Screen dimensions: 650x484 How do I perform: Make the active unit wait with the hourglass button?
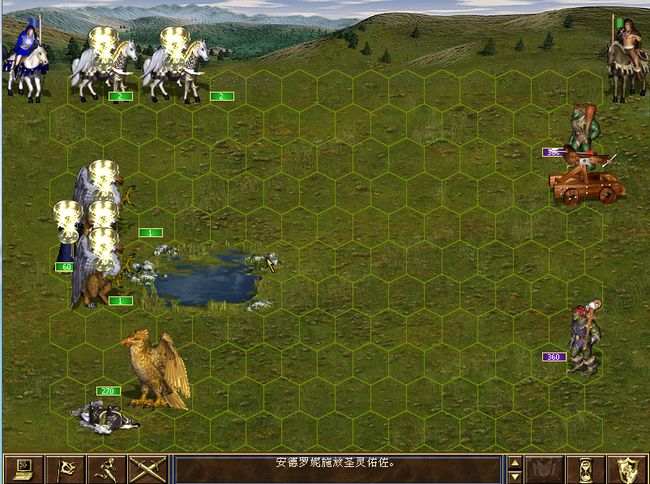coord(586,468)
